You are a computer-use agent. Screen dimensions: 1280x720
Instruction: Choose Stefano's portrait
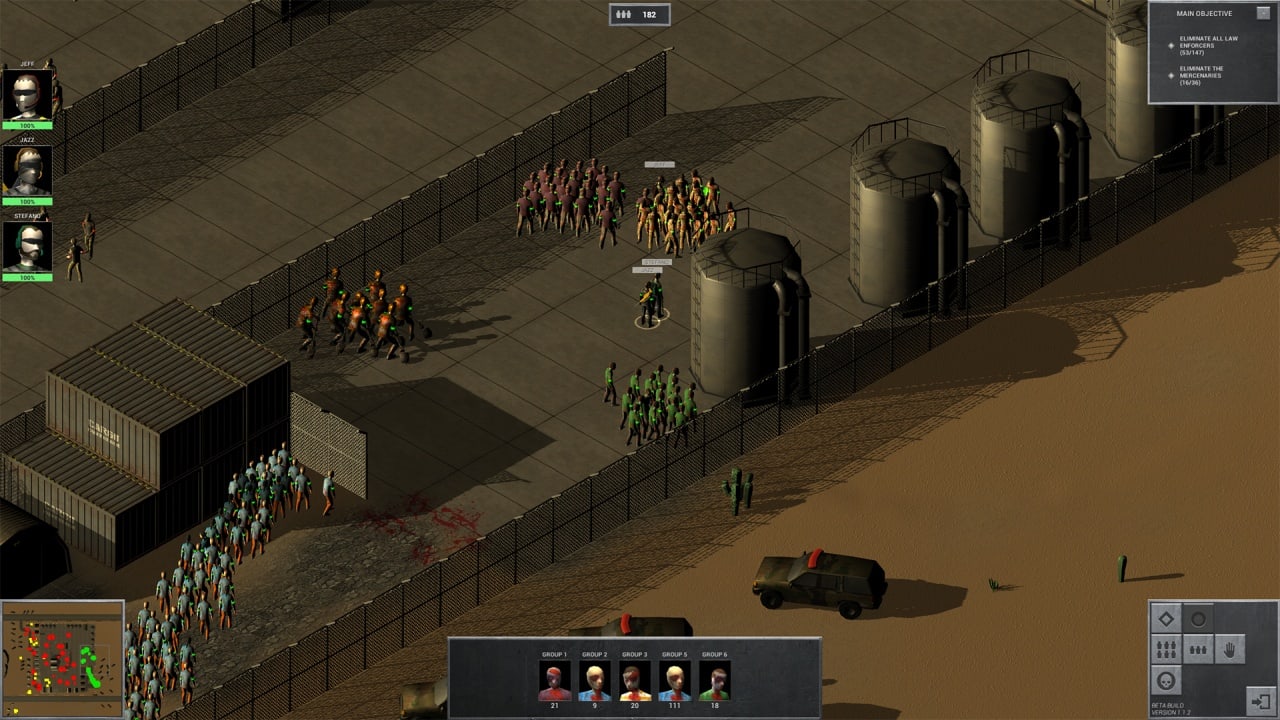[27, 247]
